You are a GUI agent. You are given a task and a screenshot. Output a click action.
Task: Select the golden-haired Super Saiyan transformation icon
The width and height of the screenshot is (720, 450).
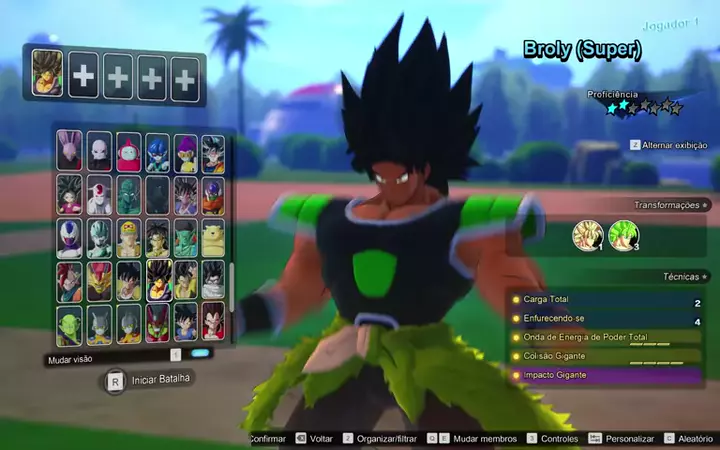click(587, 235)
